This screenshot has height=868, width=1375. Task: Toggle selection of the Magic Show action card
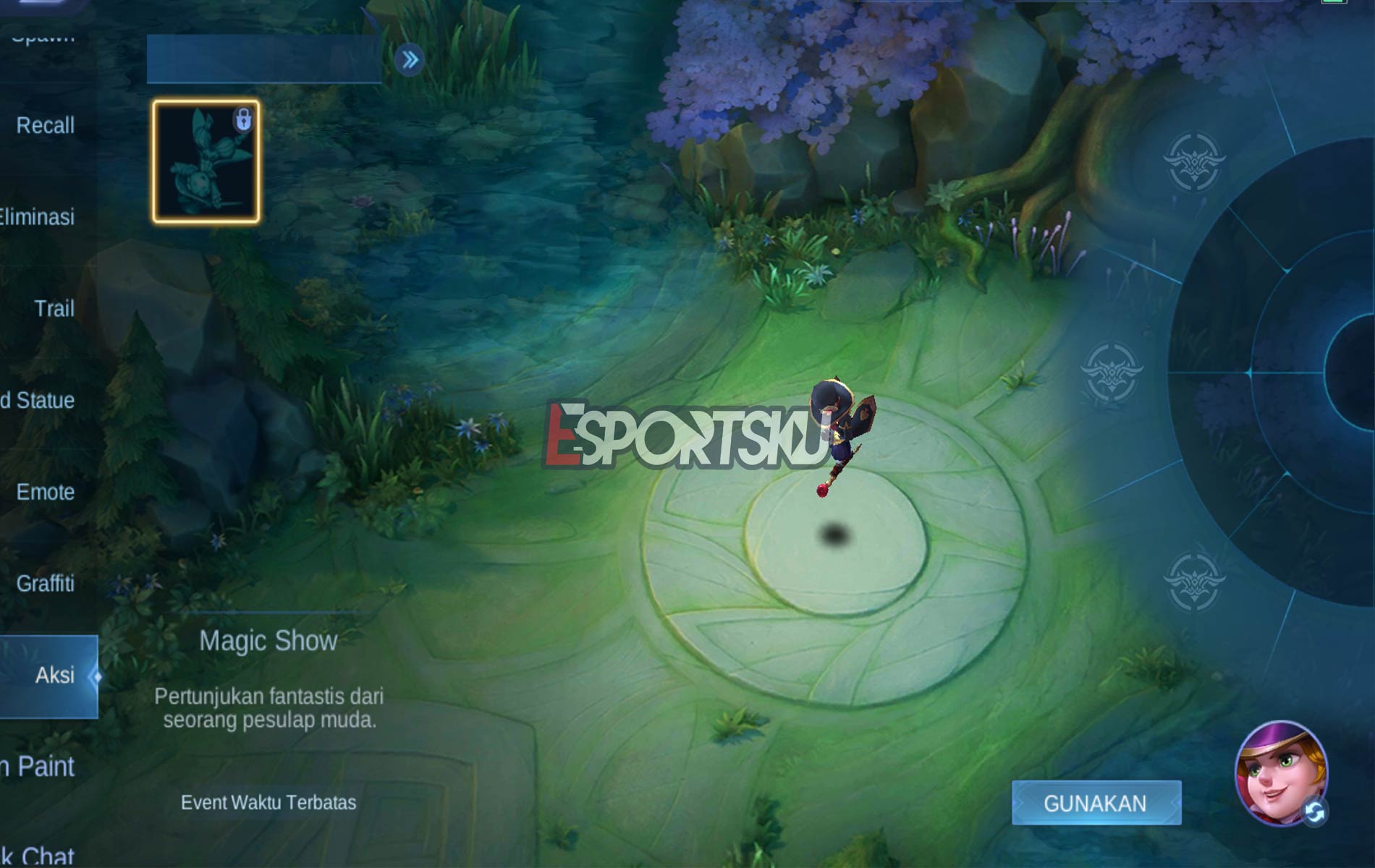[206, 161]
